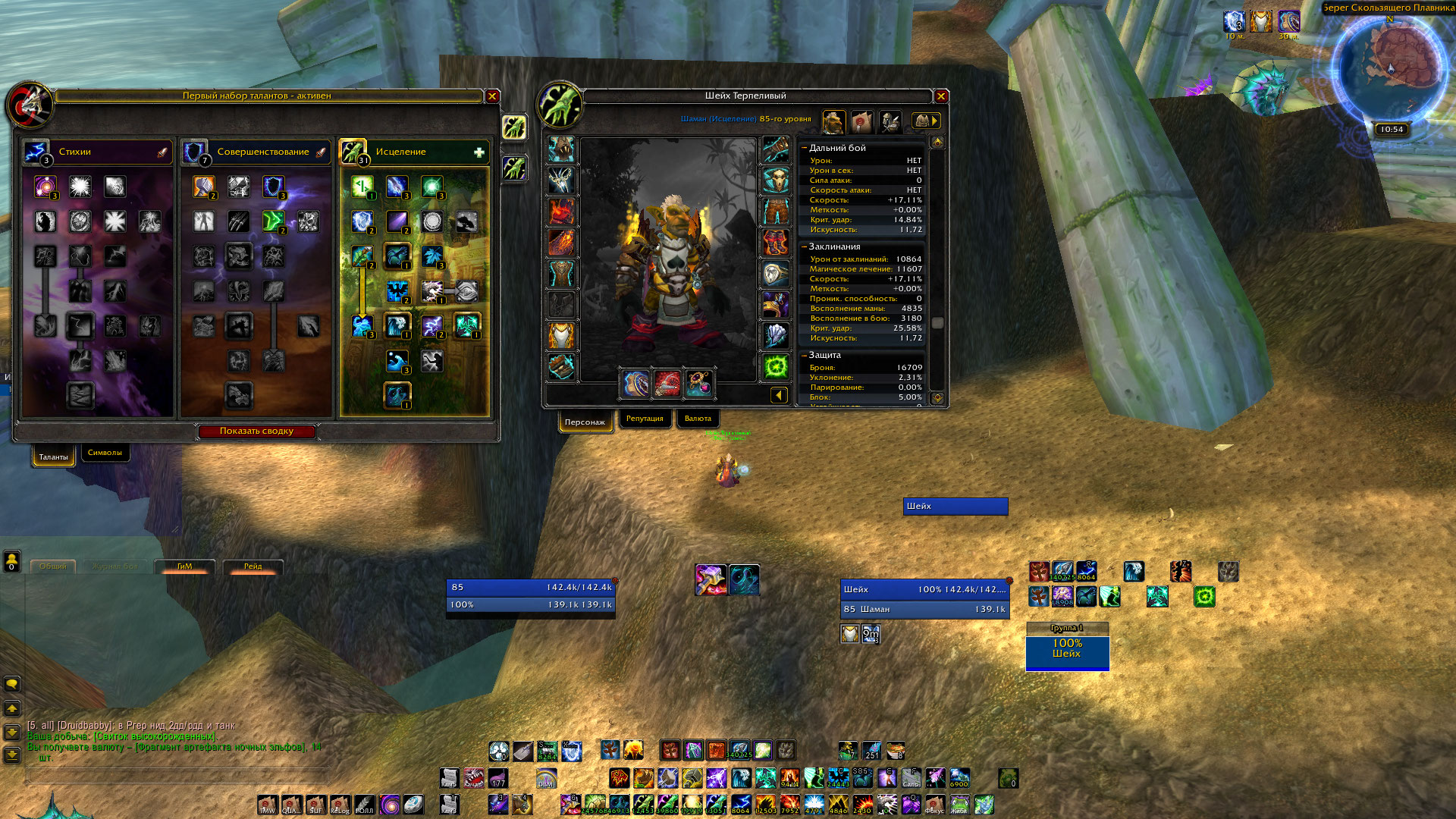Open the Рейд chat tab
The image size is (1456, 819).
click(253, 566)
